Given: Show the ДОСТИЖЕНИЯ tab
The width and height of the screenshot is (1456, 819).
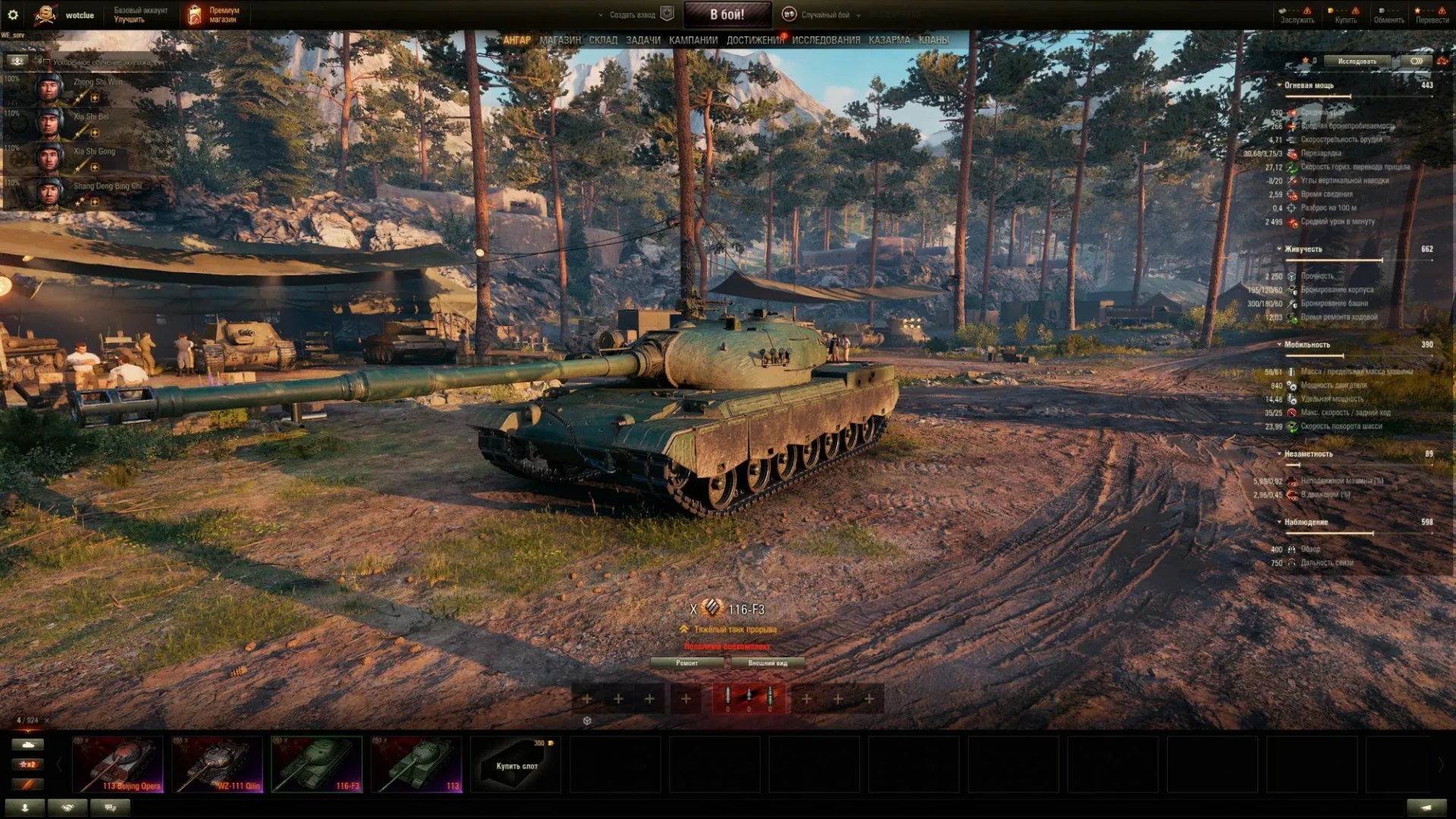Looking at the screenshot, I should click(x=755, y=40).
